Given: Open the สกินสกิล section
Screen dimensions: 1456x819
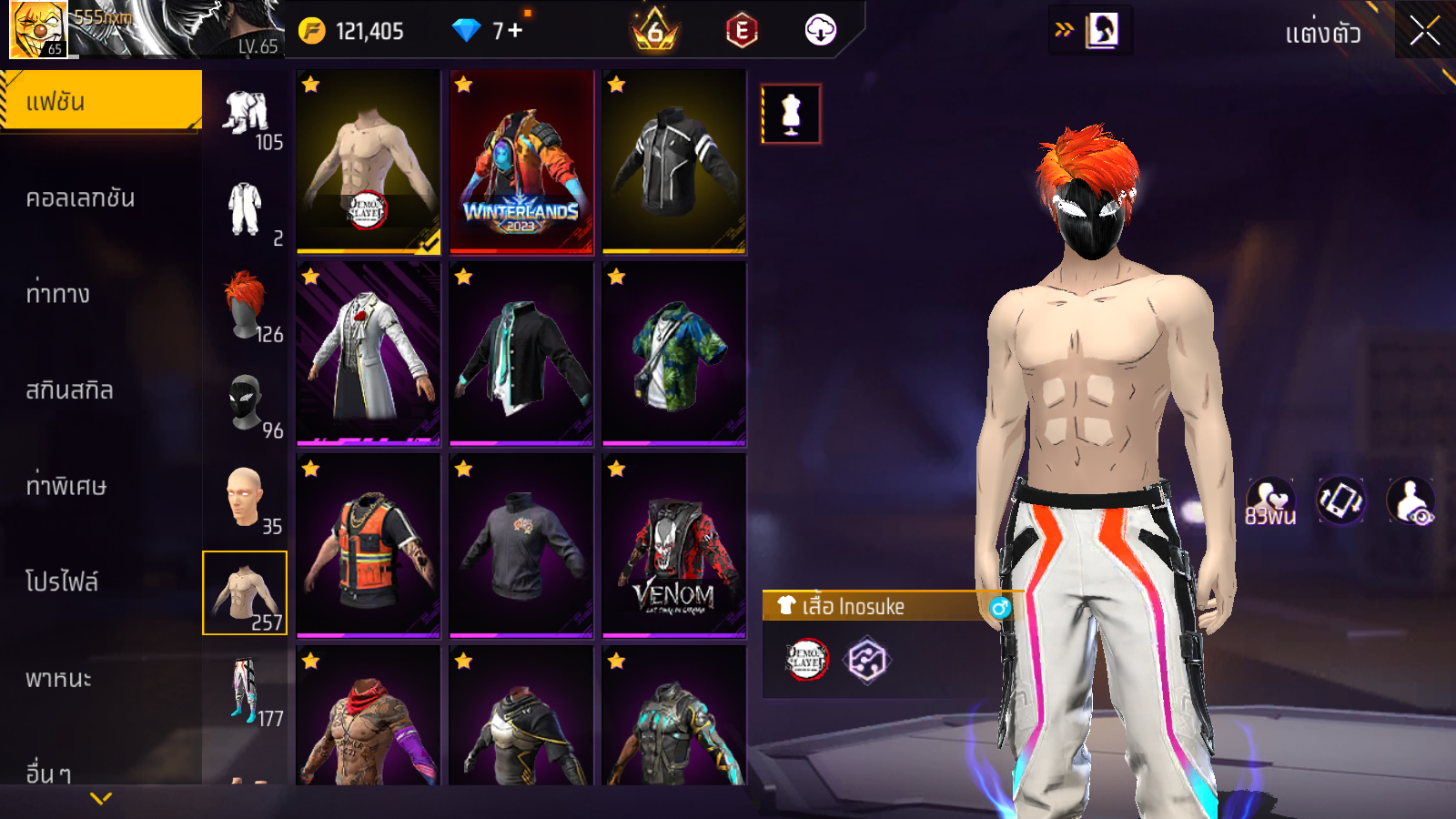Looking at the screenshot, I should click(70, 390).
